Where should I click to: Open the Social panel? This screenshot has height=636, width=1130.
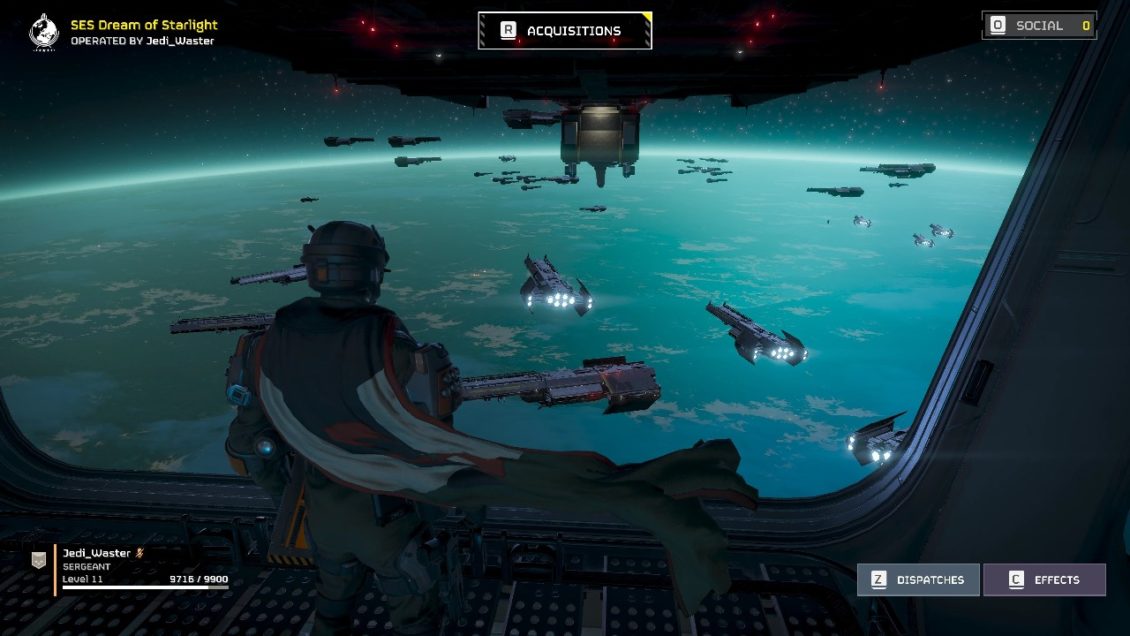[x=1039, y=26]
